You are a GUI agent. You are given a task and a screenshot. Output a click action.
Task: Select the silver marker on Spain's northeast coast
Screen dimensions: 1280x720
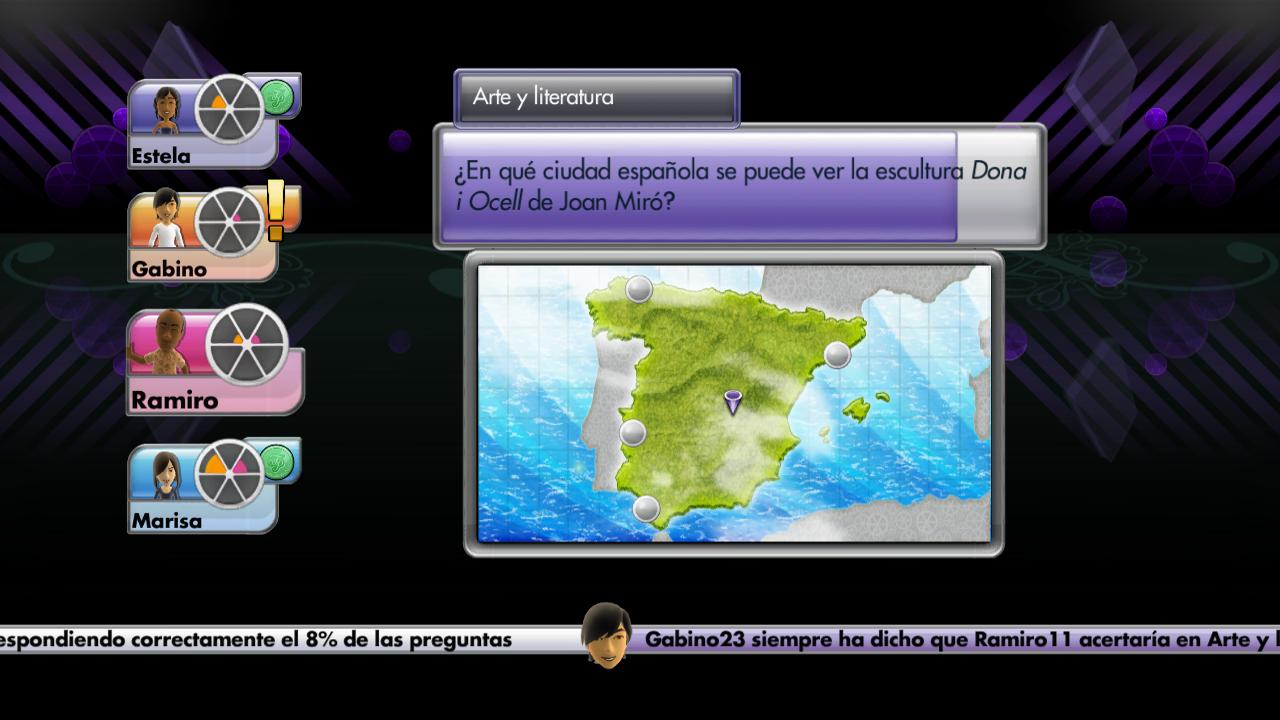[x=837, y=354]
